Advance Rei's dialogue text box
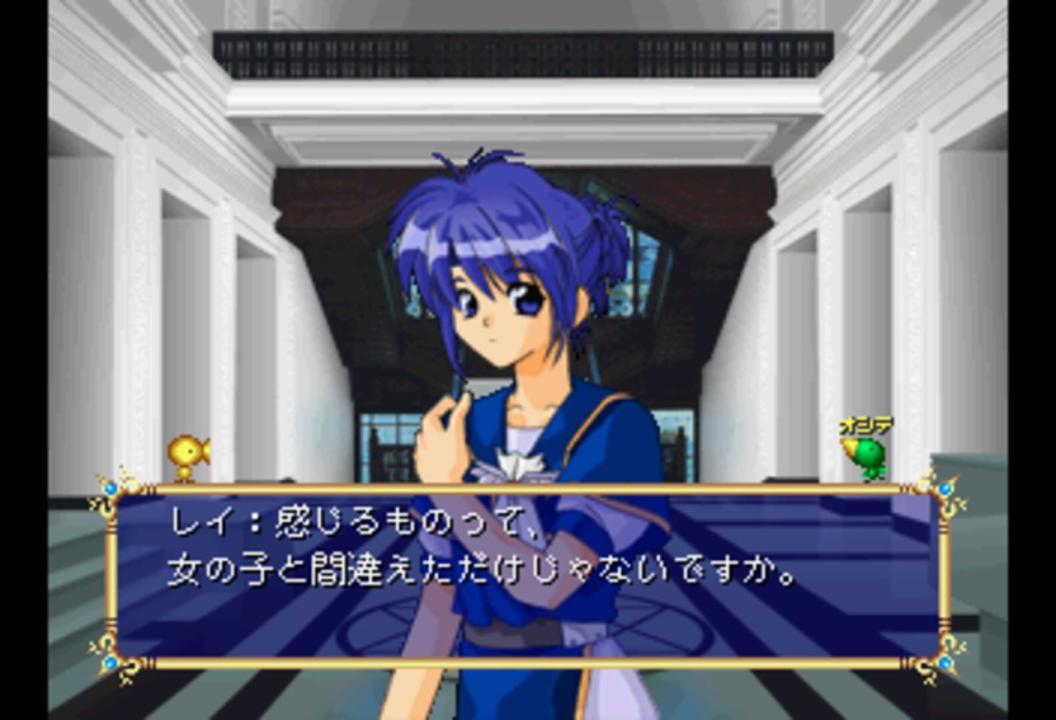The width and height of the screenshot is (1056, 720). (x=527, y=575)
